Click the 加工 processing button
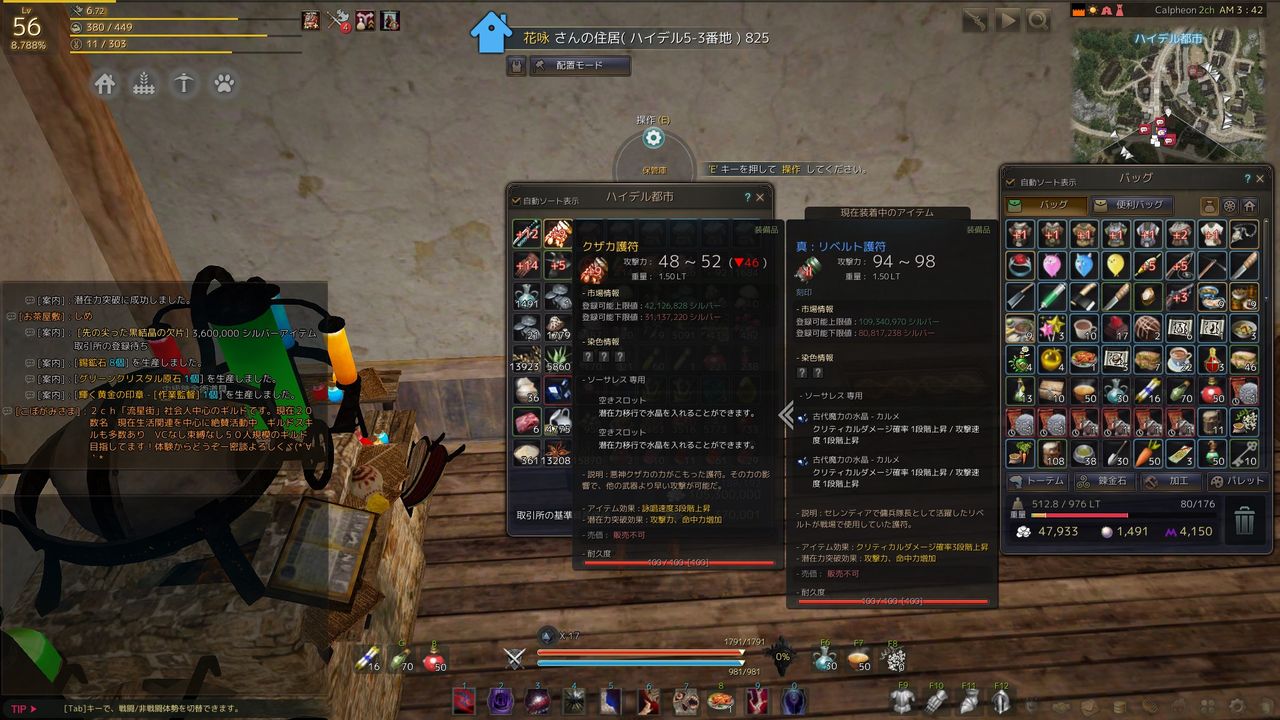The height and width of the screenshot is (720, 1280). (x=1171, y=482)
